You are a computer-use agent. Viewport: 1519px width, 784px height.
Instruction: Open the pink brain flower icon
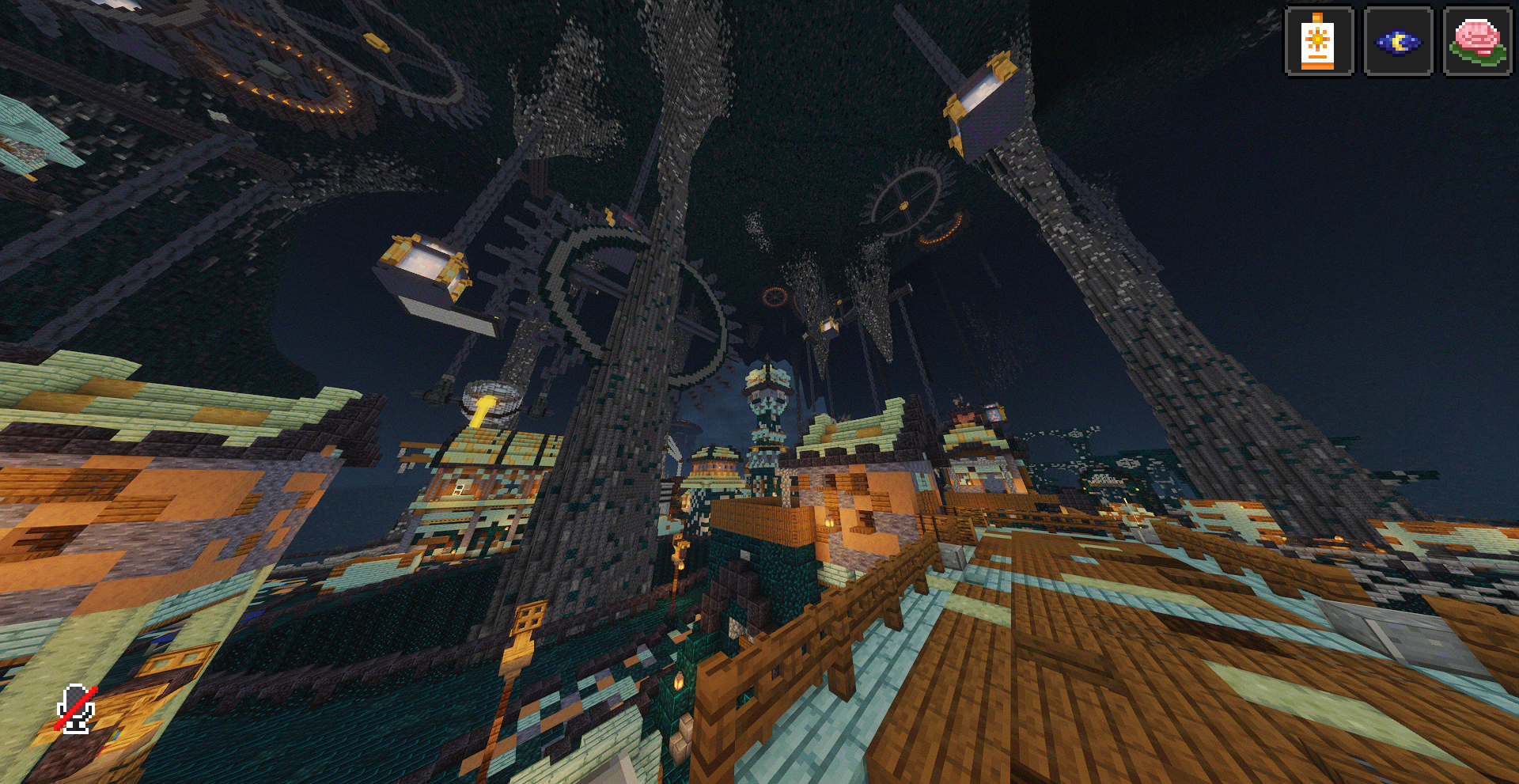click(1476, 41)
